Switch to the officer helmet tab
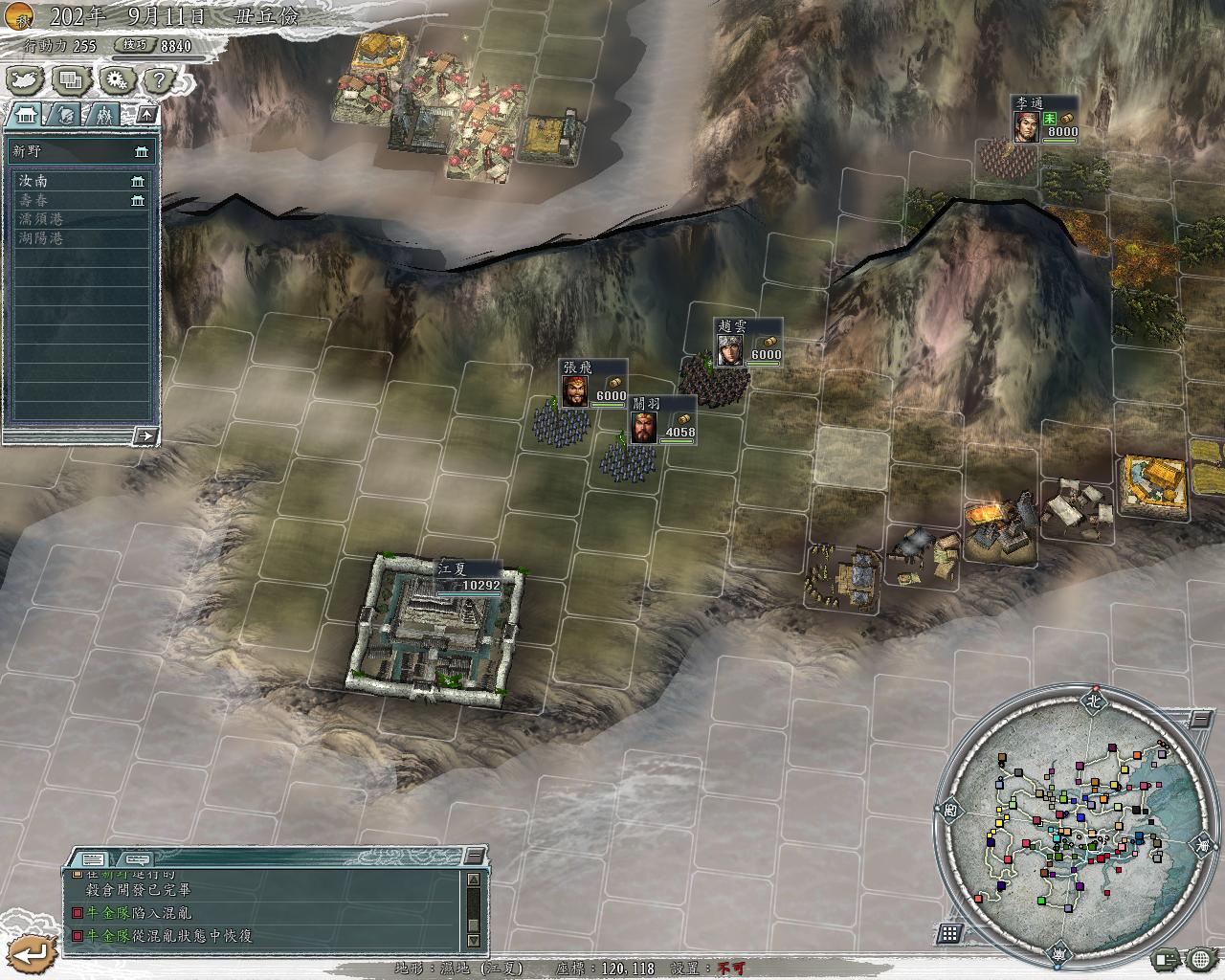1225x980 pixels. click(x=63, y=116)
